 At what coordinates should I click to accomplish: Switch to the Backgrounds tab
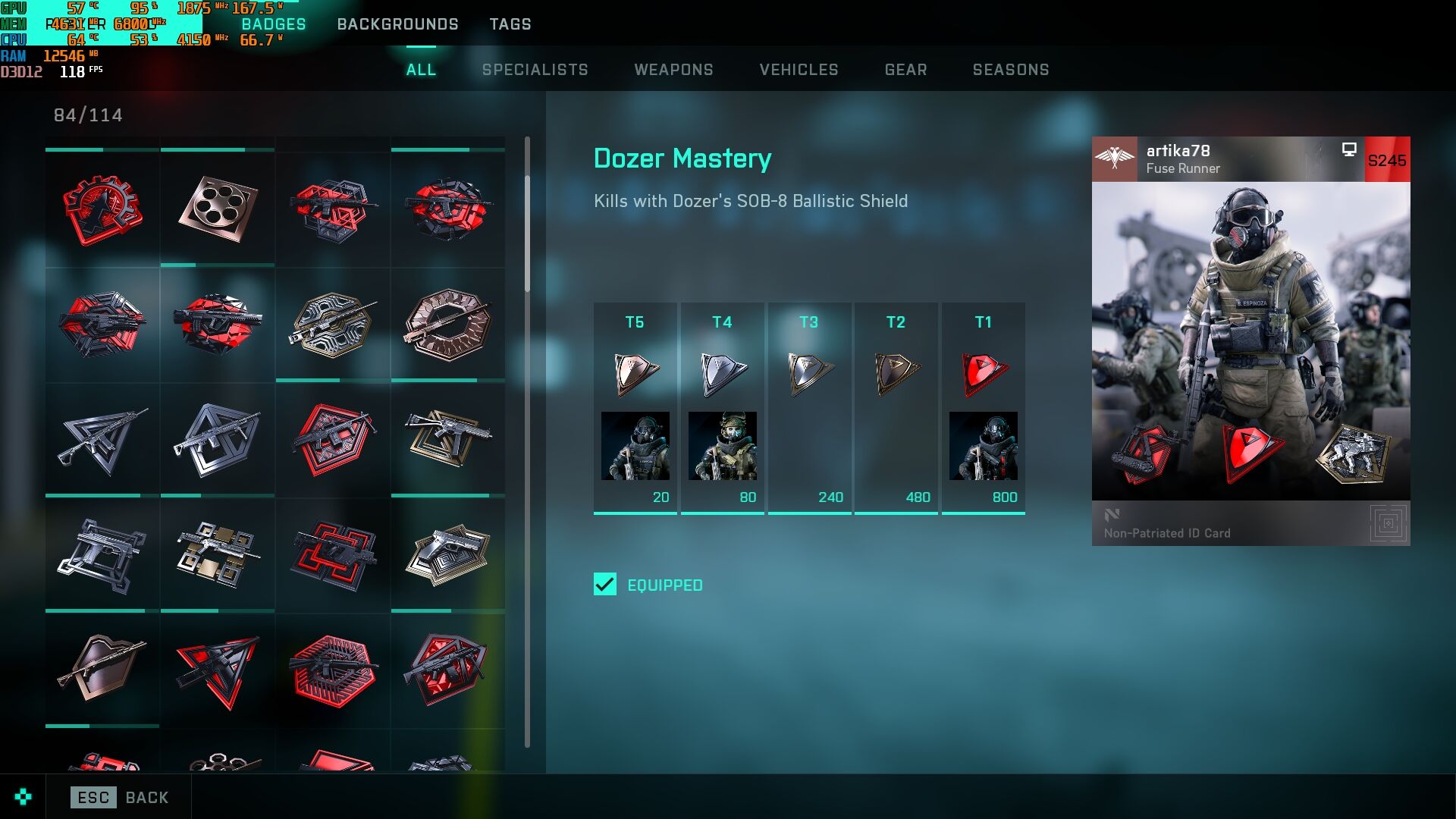click(397, 24)
